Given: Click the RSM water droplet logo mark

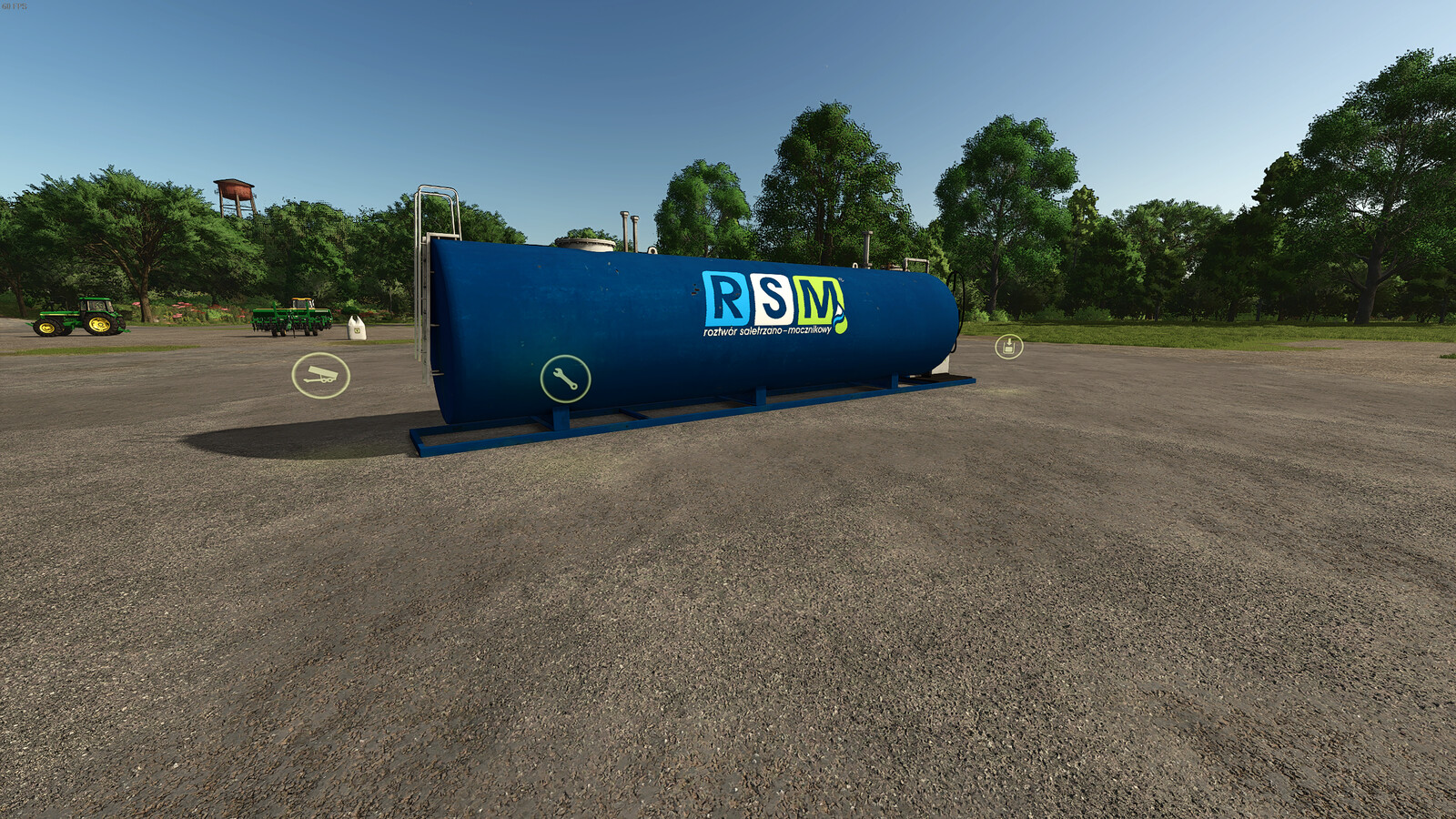Looking at the screenshot, I should (x=839, y=317).
